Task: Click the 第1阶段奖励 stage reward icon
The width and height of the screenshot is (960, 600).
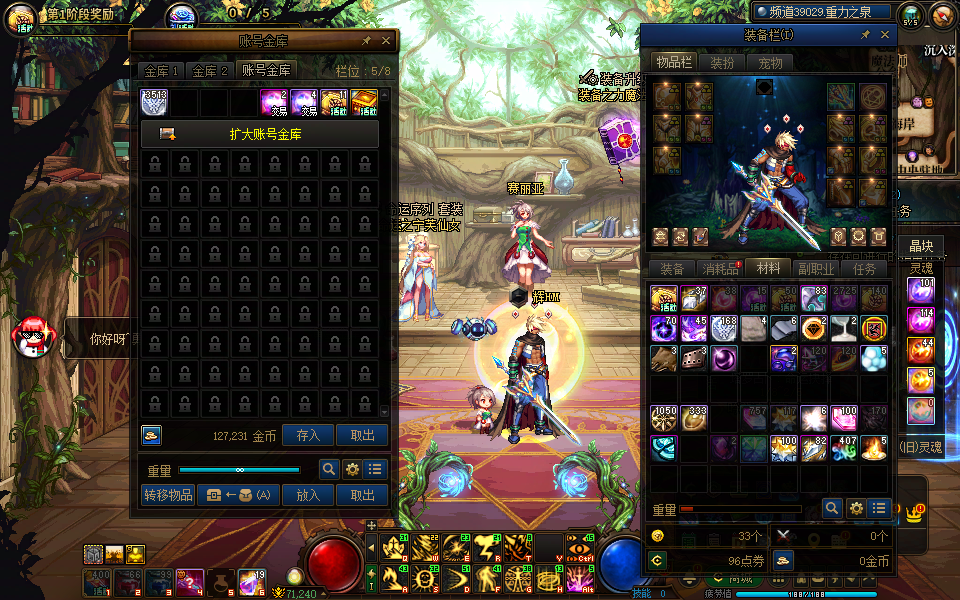Action: pos(22,18)
